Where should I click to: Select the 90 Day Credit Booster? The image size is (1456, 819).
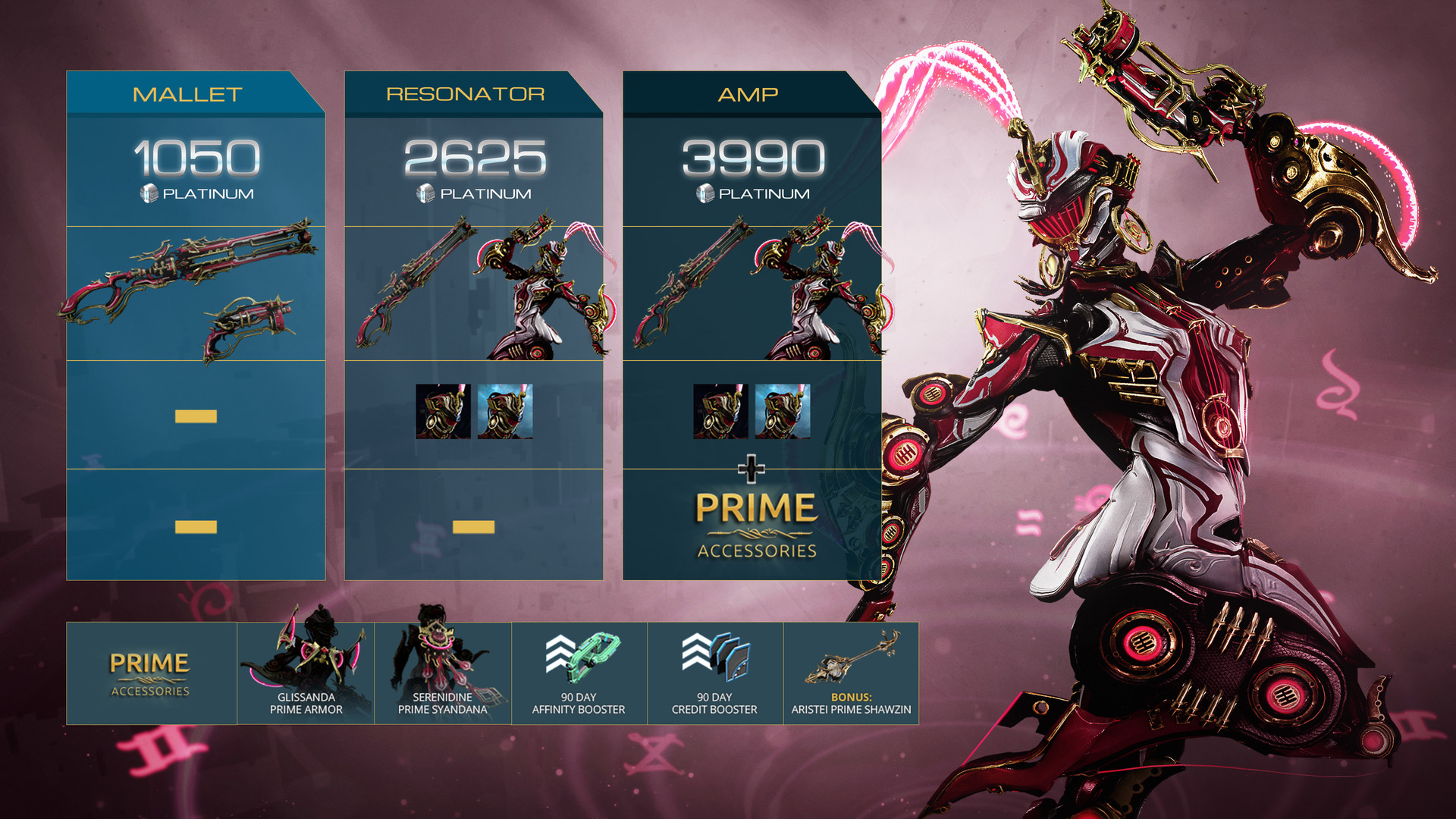click(x=714, y=673)
